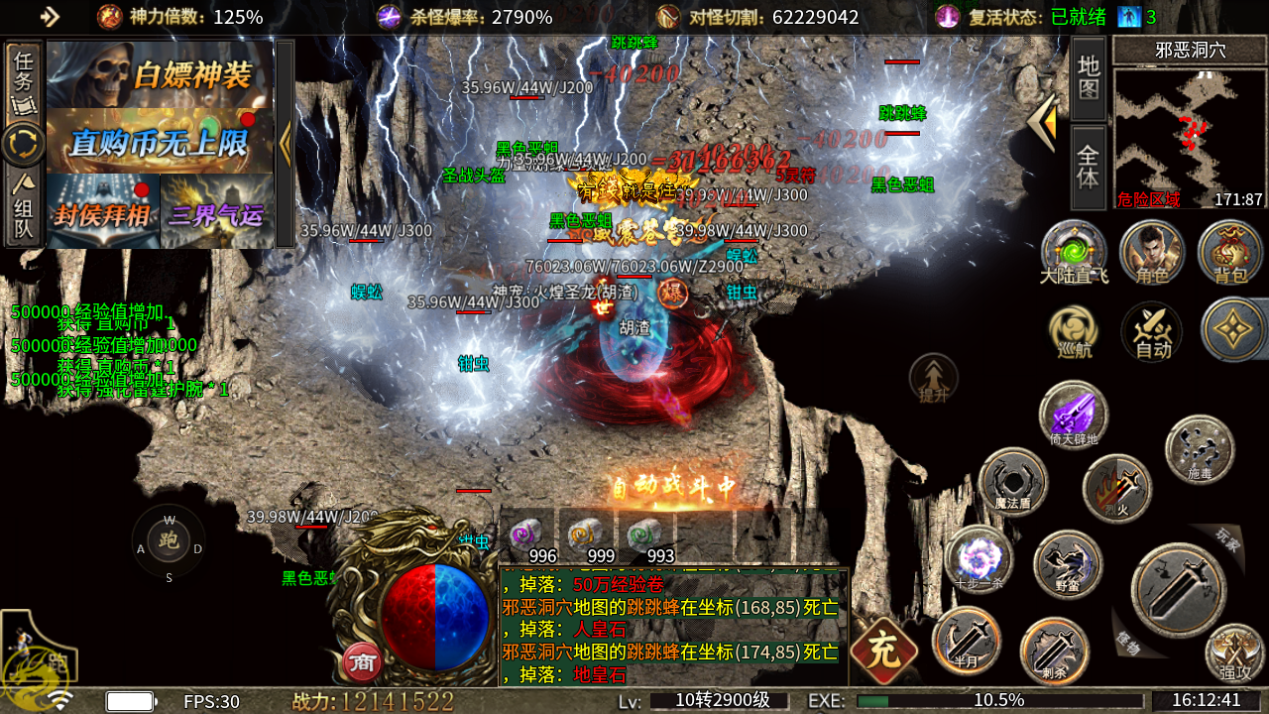Open the 白嫖神装 skull banner
This screenshot has height=714, width=1269.
click(x=160, y=74)
